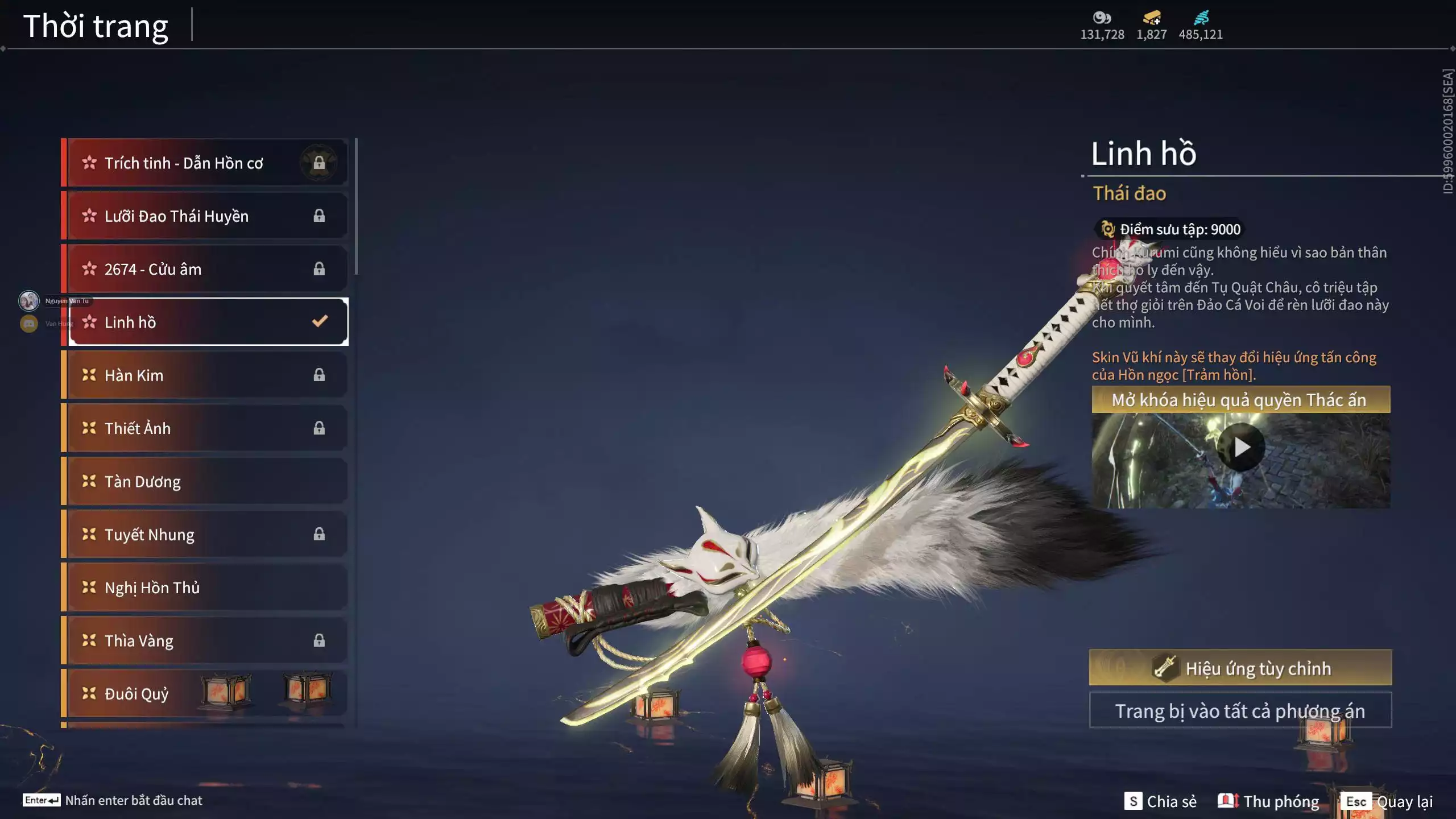The height and width of the screenshot is (819, 1456).
Task: Activate Thu phóng zoom option
Action: (x=1268, y=801)
